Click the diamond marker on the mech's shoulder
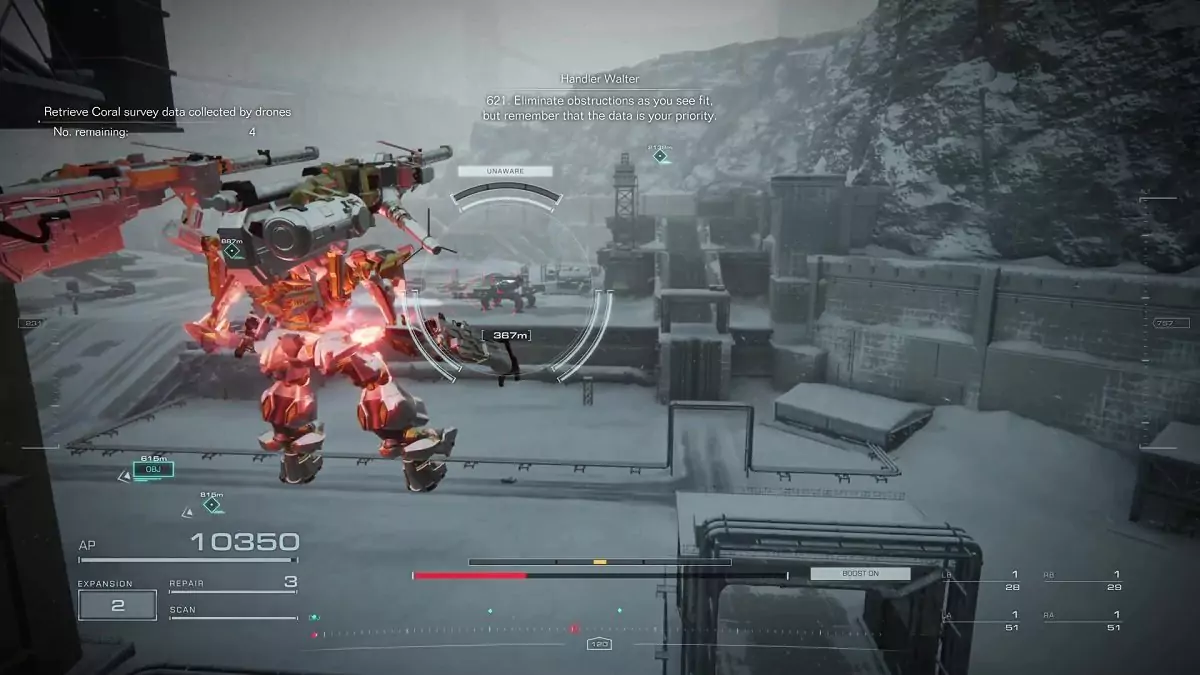Image resolution: width=1200 pixels, height=675 pixels. tap(232, 251)
